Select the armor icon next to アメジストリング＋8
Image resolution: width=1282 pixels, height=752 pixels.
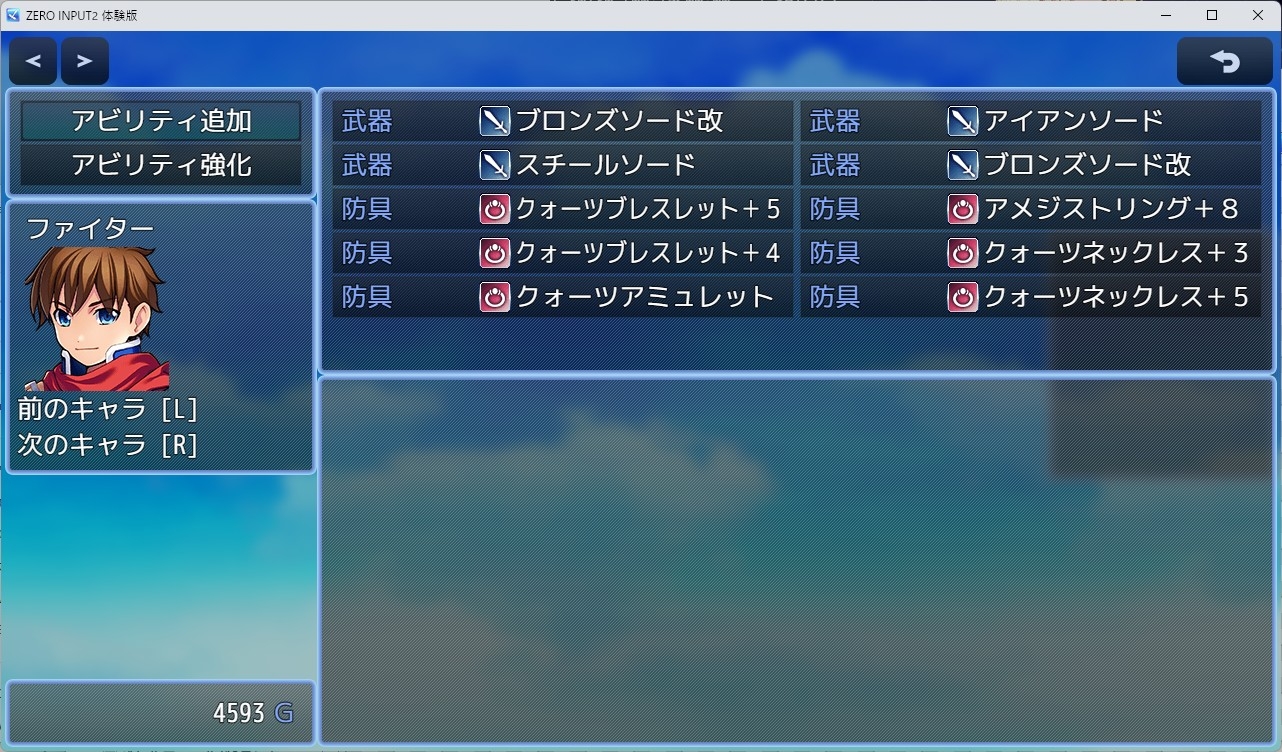click(962, 209)
